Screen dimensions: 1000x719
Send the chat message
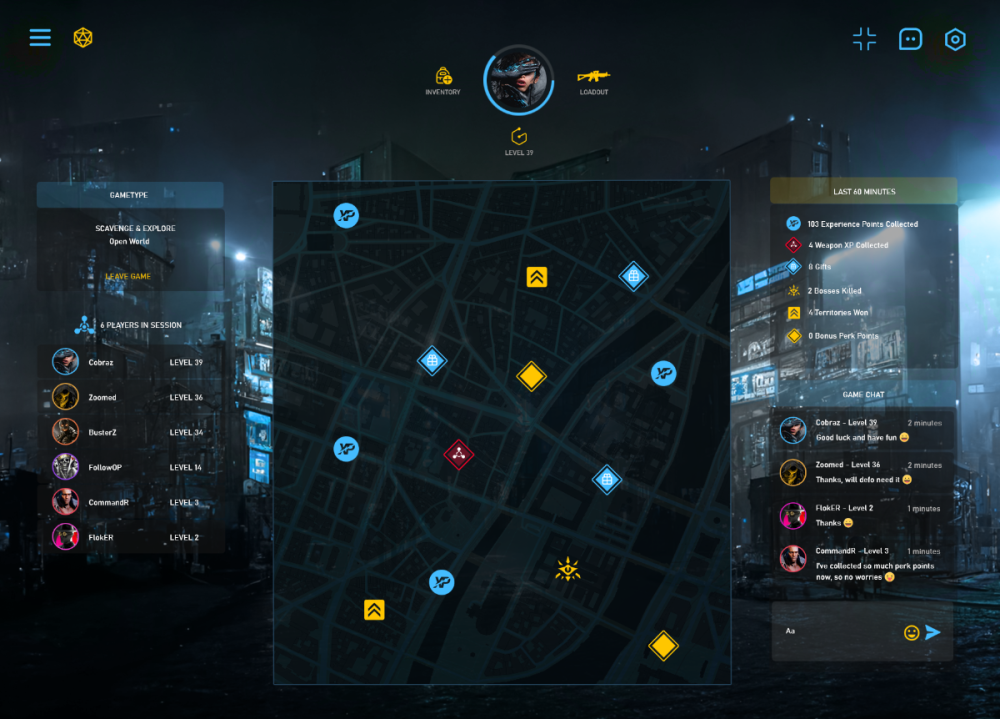click(933, 632)
